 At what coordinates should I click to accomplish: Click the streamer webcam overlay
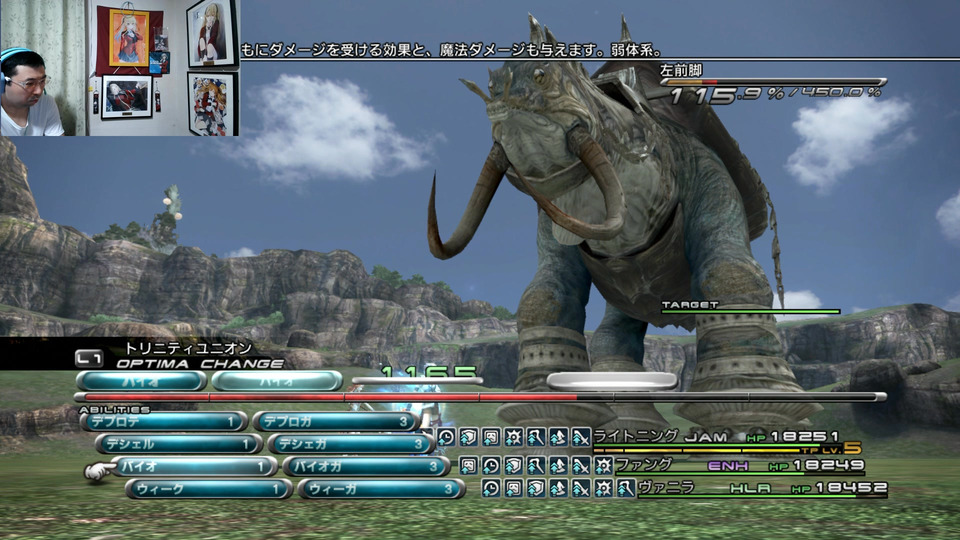click(x=120, y=68)
